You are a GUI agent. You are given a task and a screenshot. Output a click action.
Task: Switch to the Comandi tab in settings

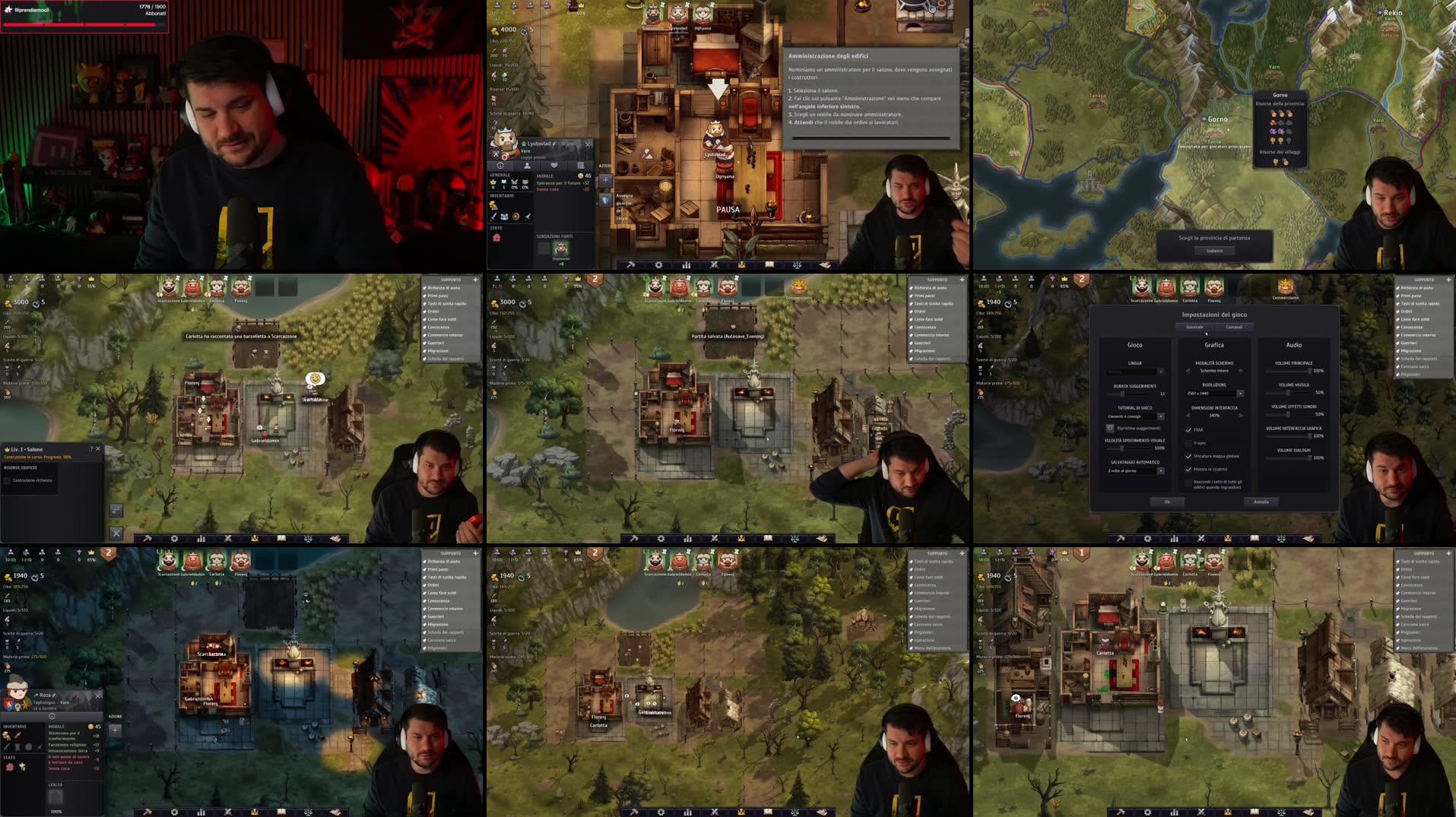[1234, 327]
